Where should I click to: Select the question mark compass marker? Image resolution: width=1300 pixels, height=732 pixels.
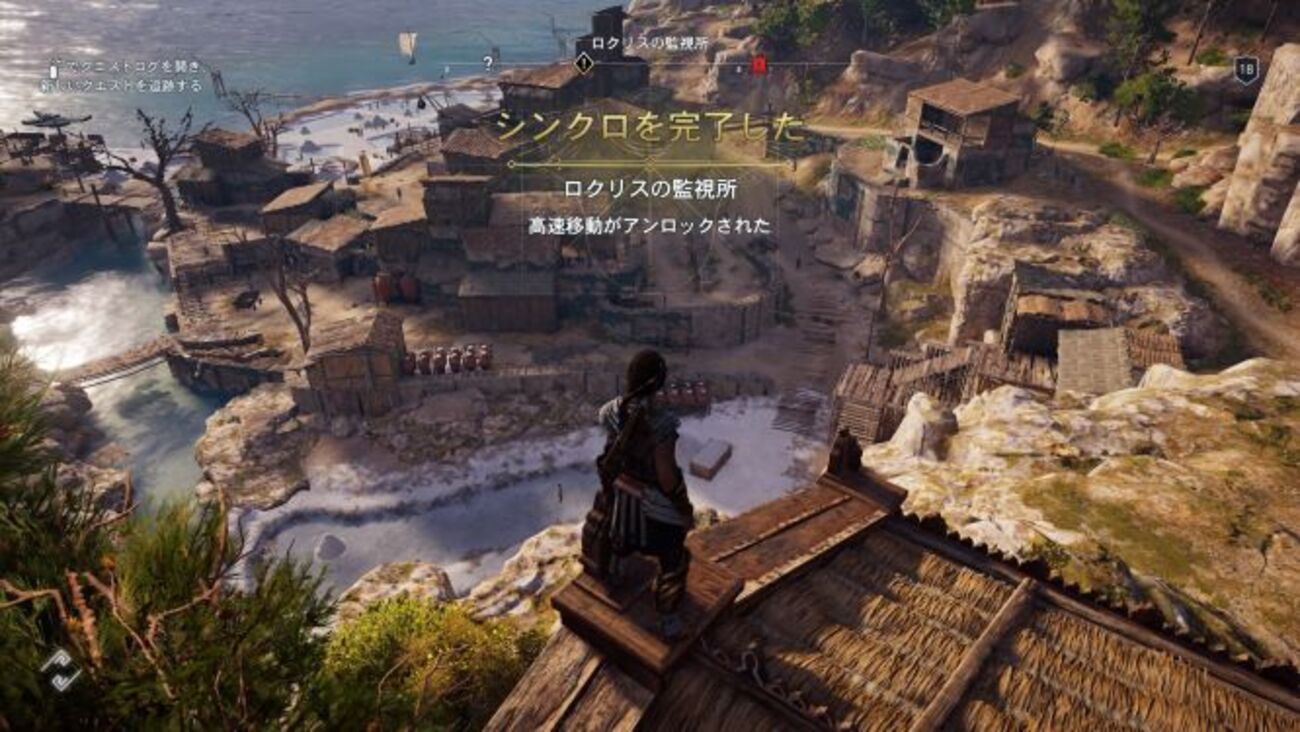(x=487, y=63)
